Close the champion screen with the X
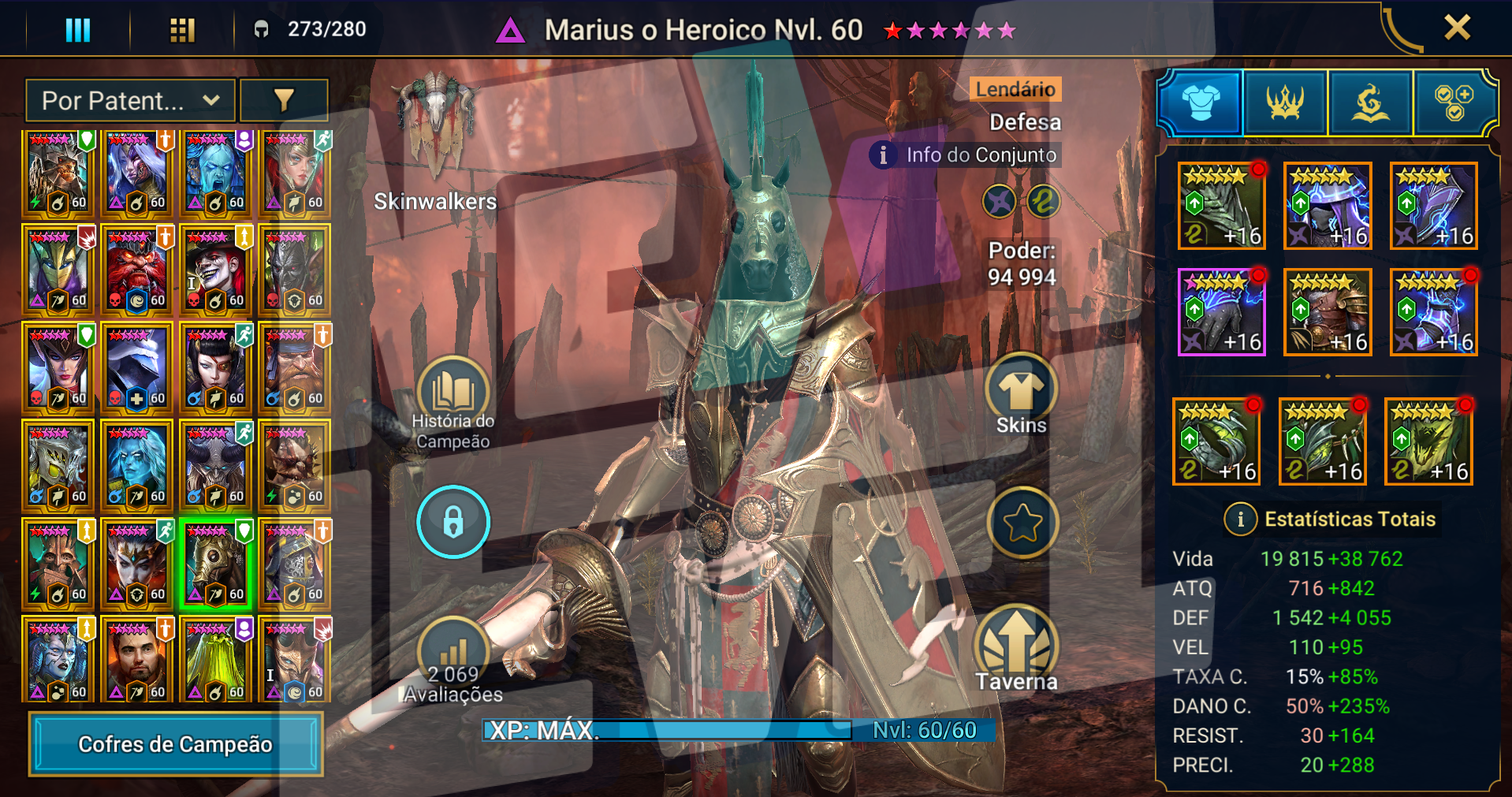The height and width of the screenshot is (797, 1512). coord(1457,28)
